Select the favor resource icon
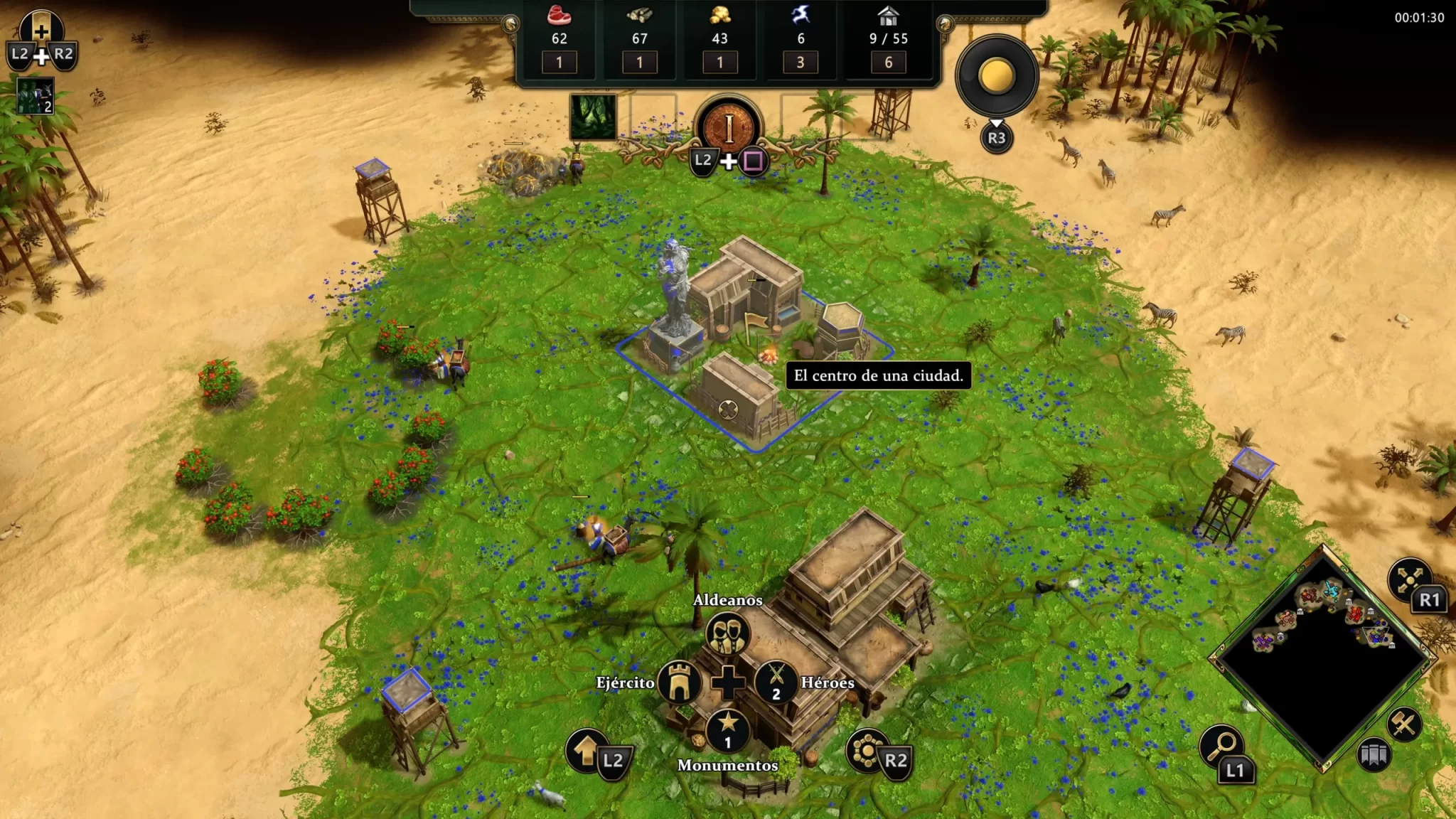This screenshot has width=1456, height=819. click(x=801, y=15)
